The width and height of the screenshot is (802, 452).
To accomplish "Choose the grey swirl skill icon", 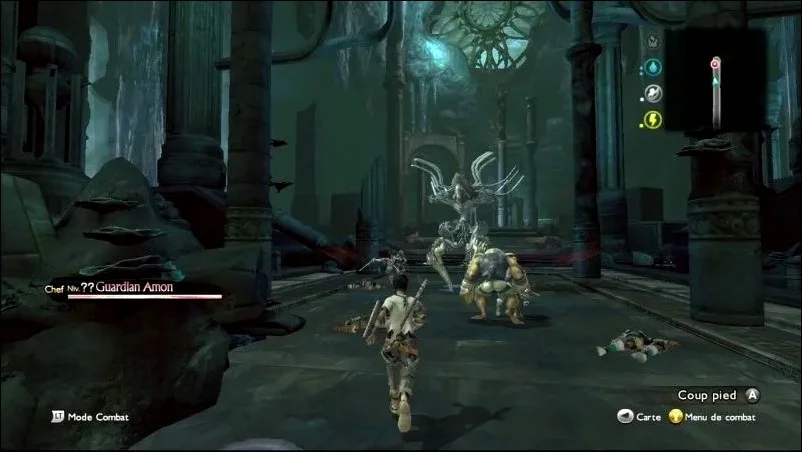I will (650, 93).
